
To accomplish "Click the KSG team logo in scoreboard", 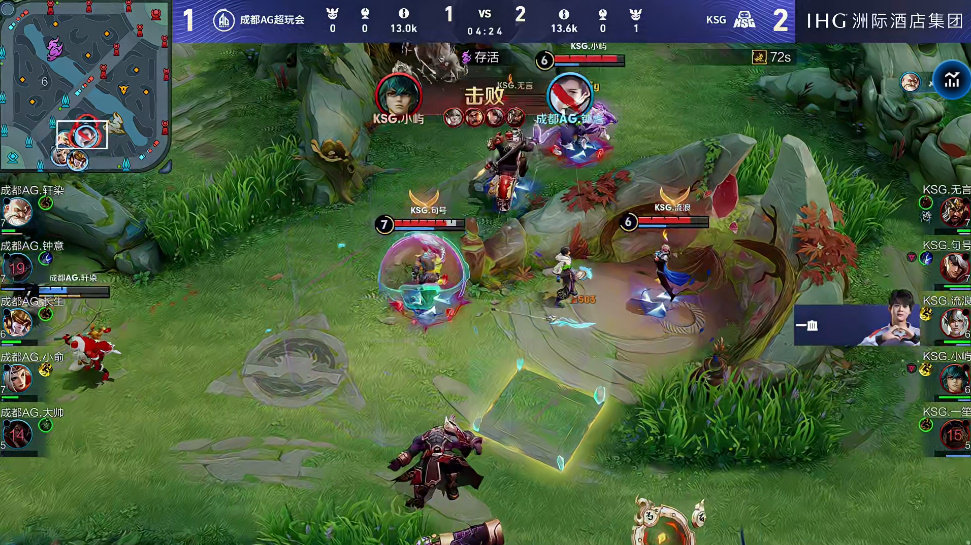I will (x=744, y=19).
